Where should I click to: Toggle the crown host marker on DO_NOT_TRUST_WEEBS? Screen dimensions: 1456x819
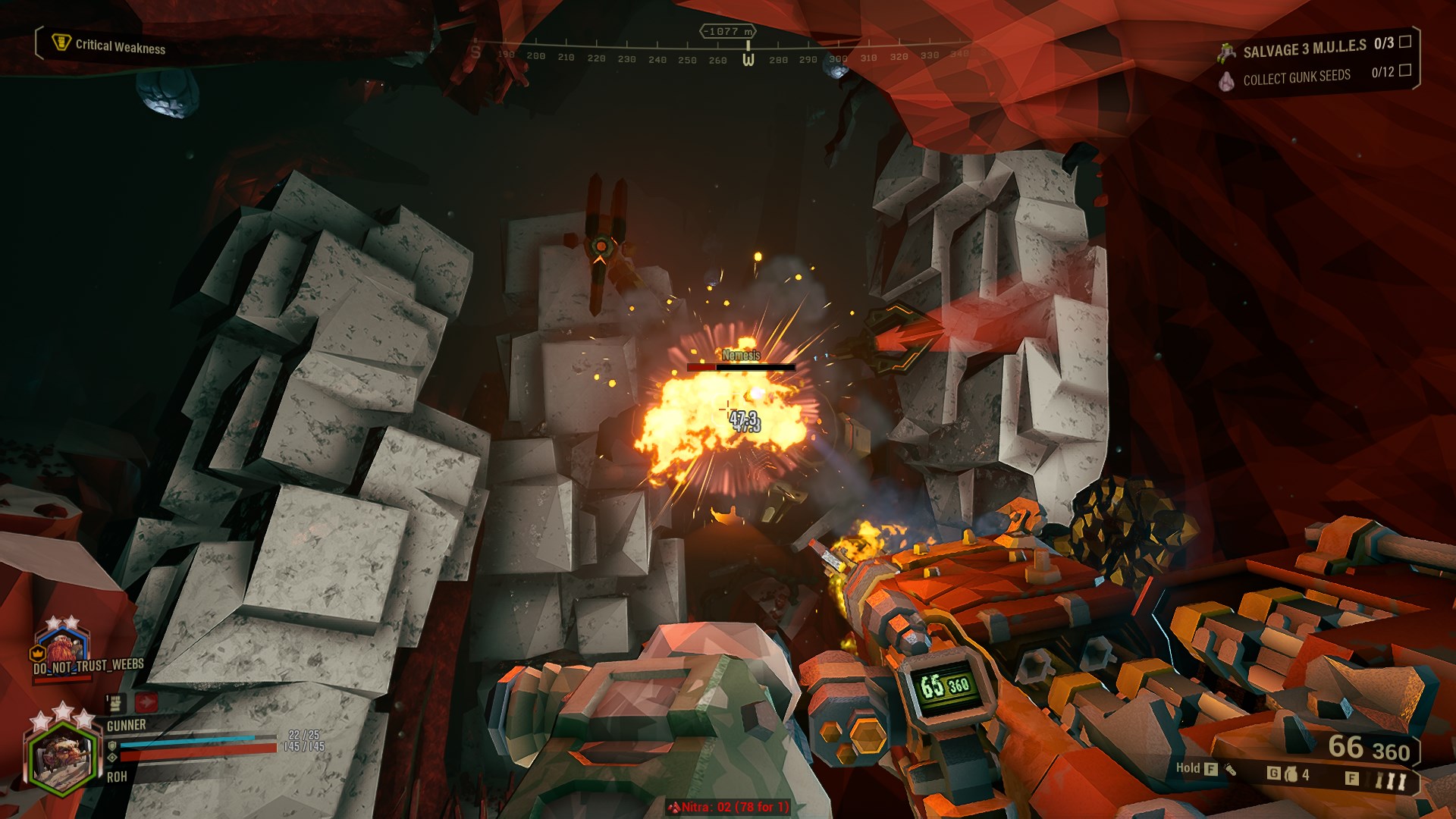click(37, 653)
